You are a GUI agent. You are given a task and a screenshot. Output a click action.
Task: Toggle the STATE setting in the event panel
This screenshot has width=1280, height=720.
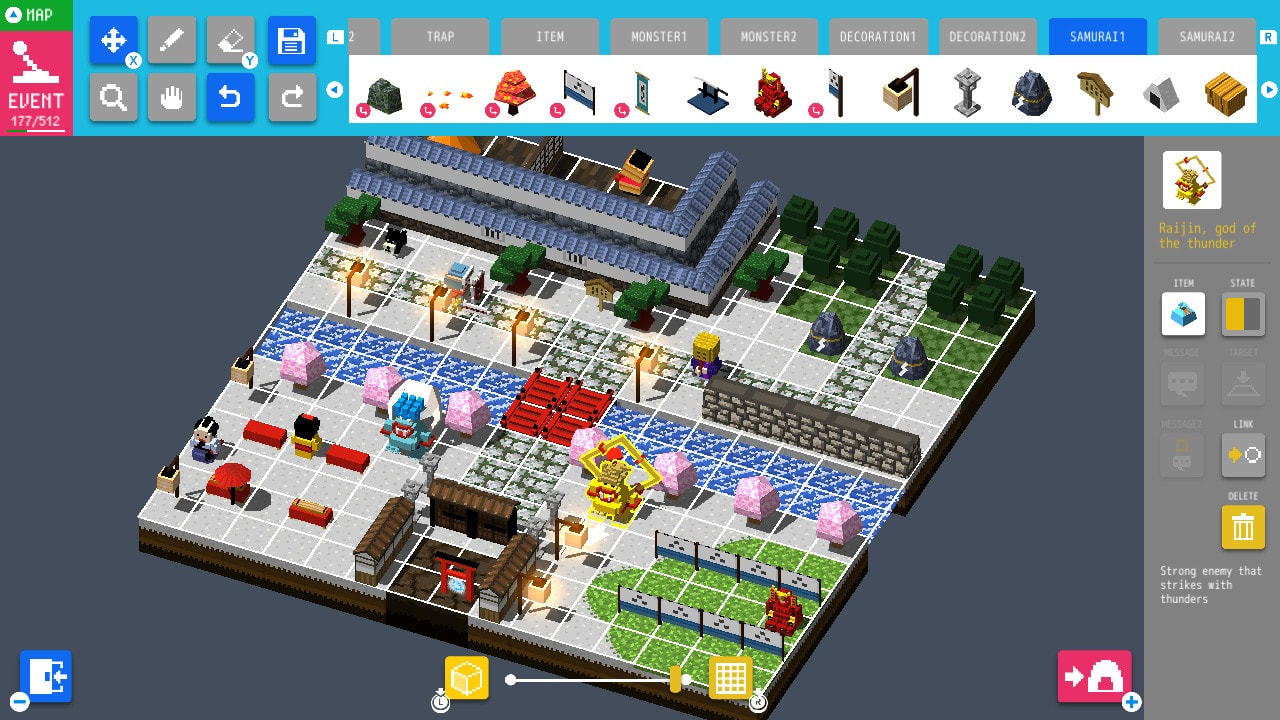coord(1243,313)
